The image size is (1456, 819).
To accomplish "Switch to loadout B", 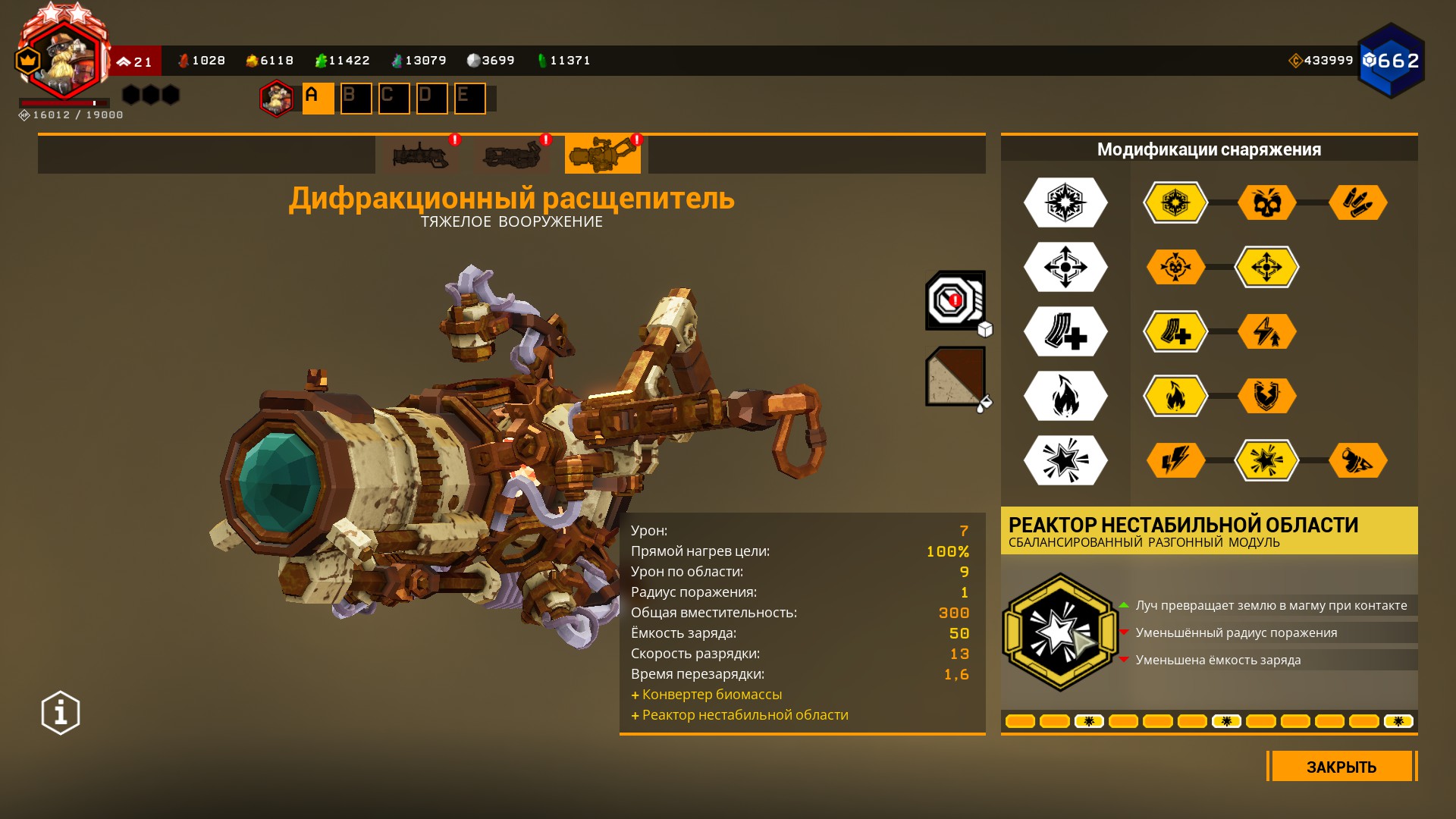I will tap(356, 98).
